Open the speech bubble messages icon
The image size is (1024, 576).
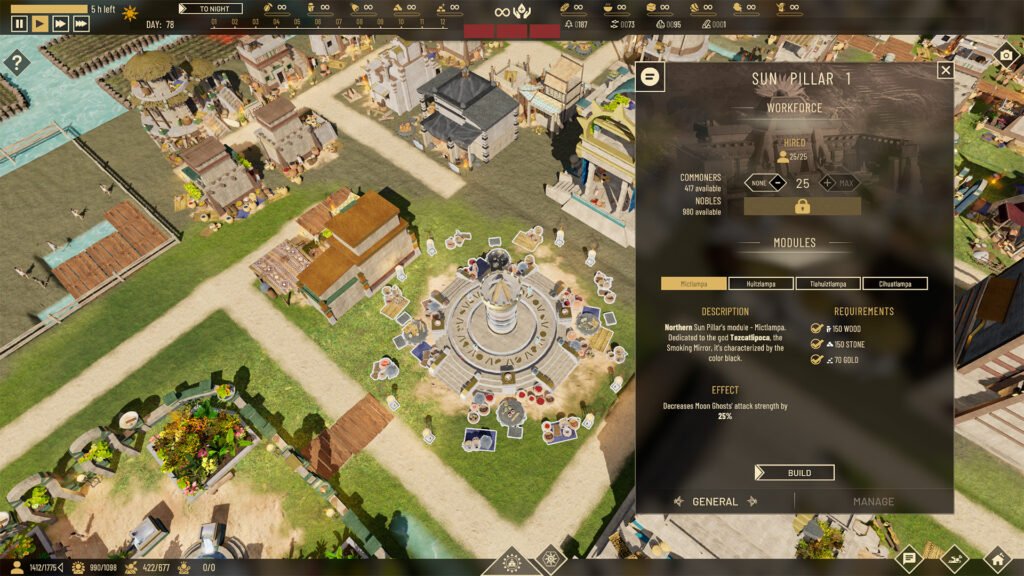point(909,557)
